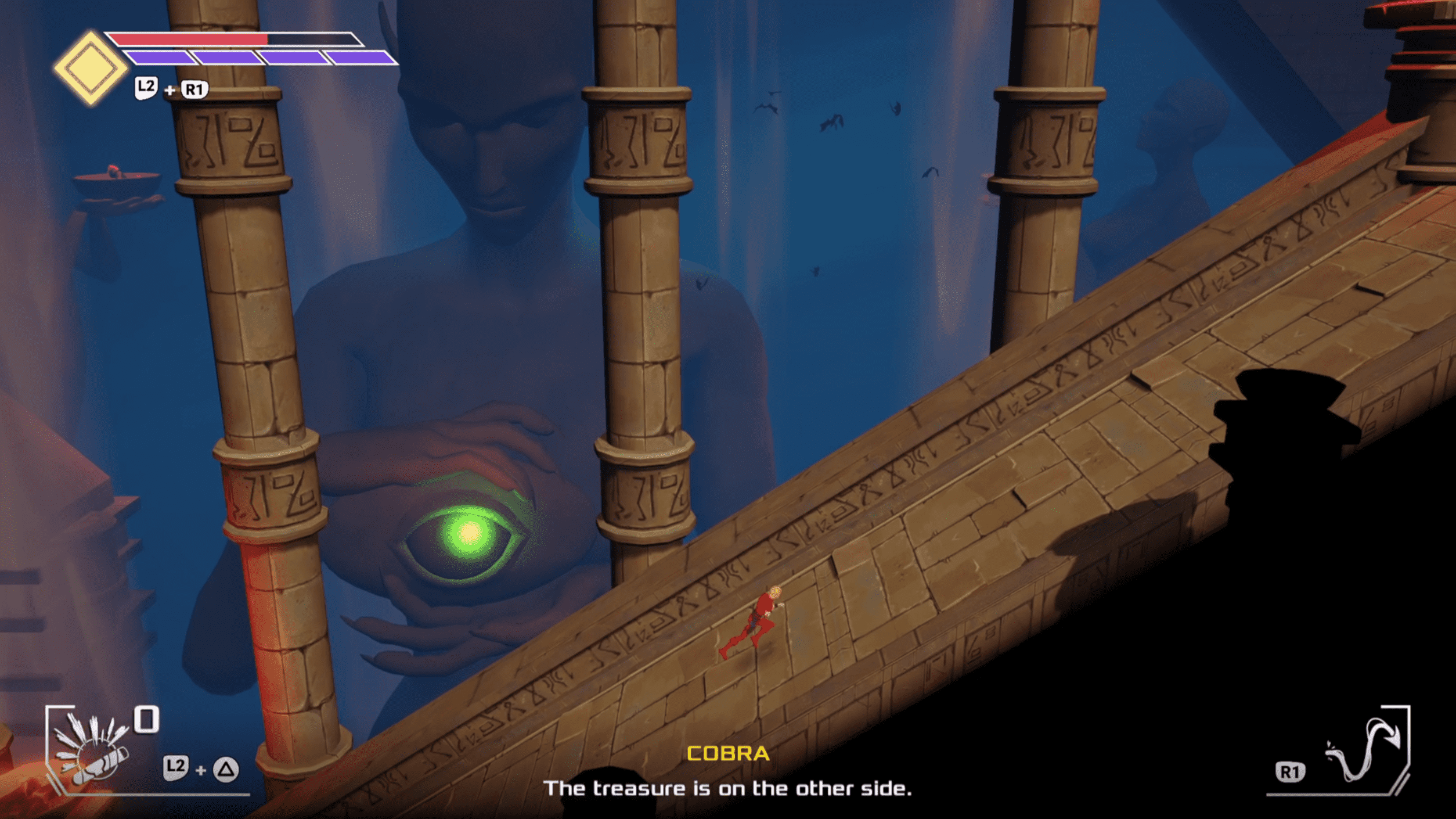1456x819 pixels.
Task: Select the yellow diamond special ability icon
Action: [x=90, y=68]
